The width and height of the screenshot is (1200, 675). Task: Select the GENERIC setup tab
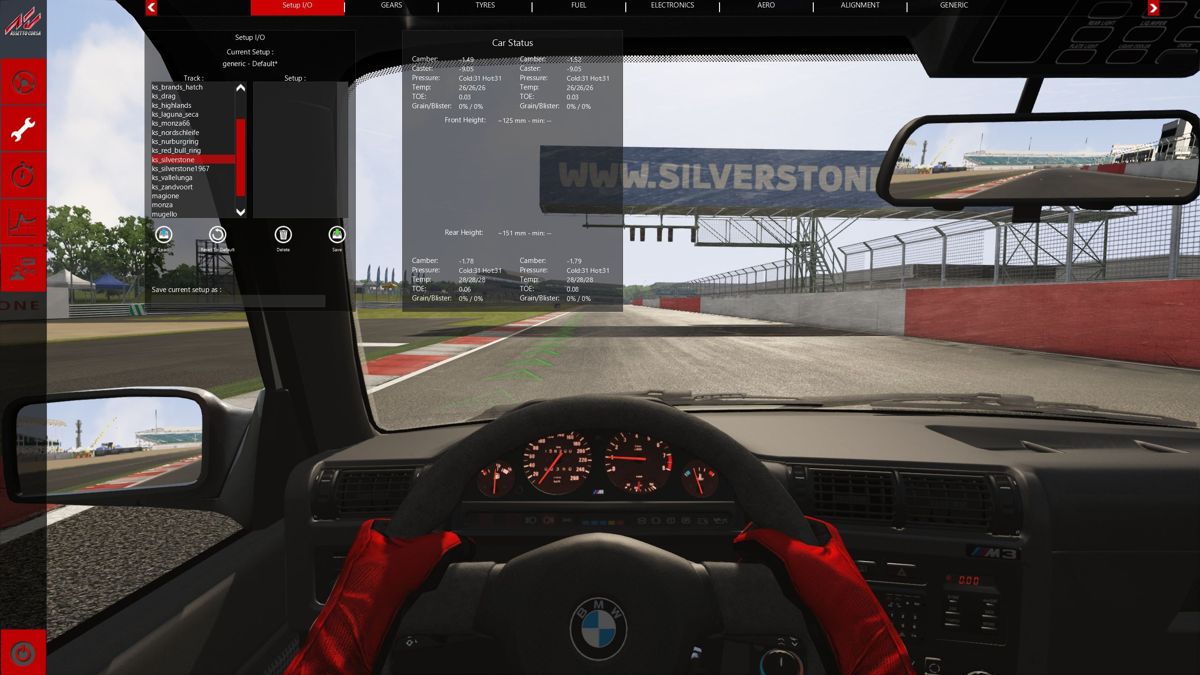(x=953, y=6)
